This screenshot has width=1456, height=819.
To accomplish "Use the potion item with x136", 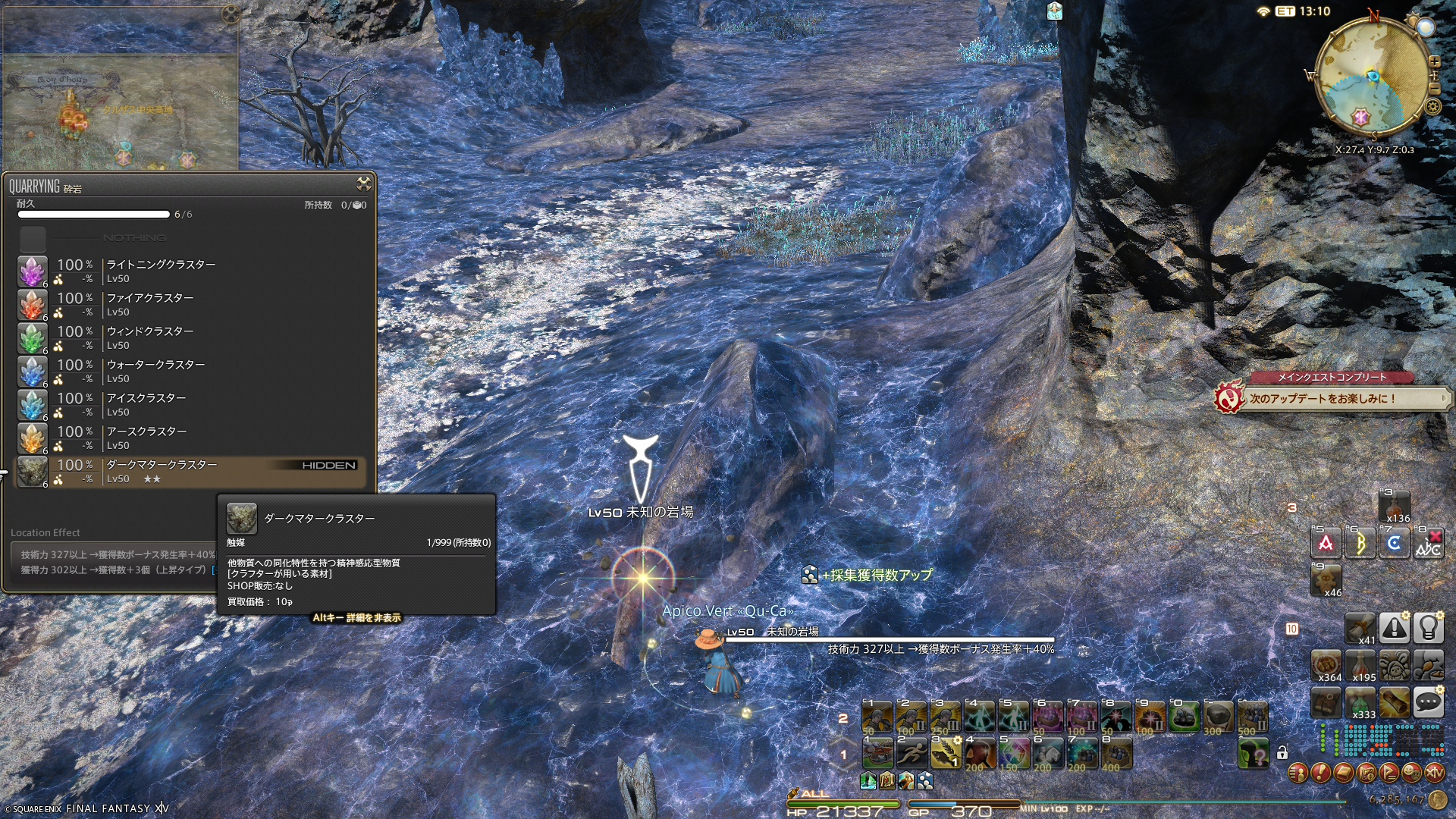I will coord(1394,507).
